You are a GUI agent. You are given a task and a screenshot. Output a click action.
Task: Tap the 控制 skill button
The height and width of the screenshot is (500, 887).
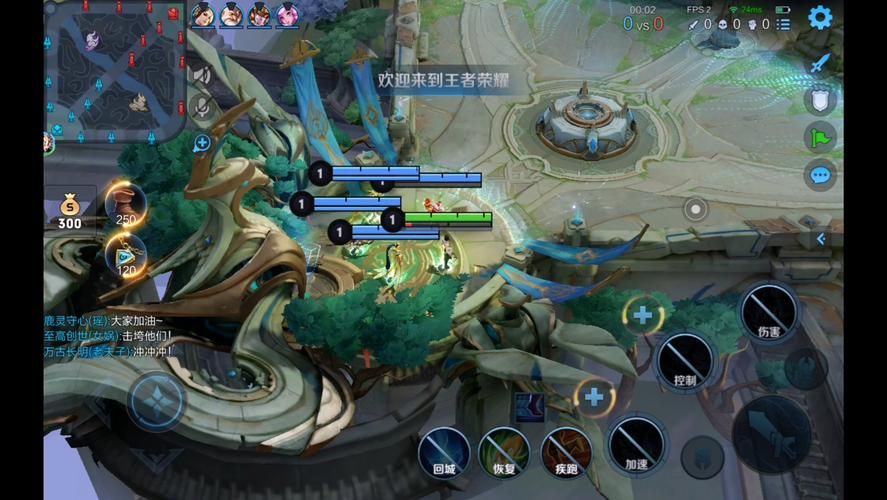[x=685, y=359]
